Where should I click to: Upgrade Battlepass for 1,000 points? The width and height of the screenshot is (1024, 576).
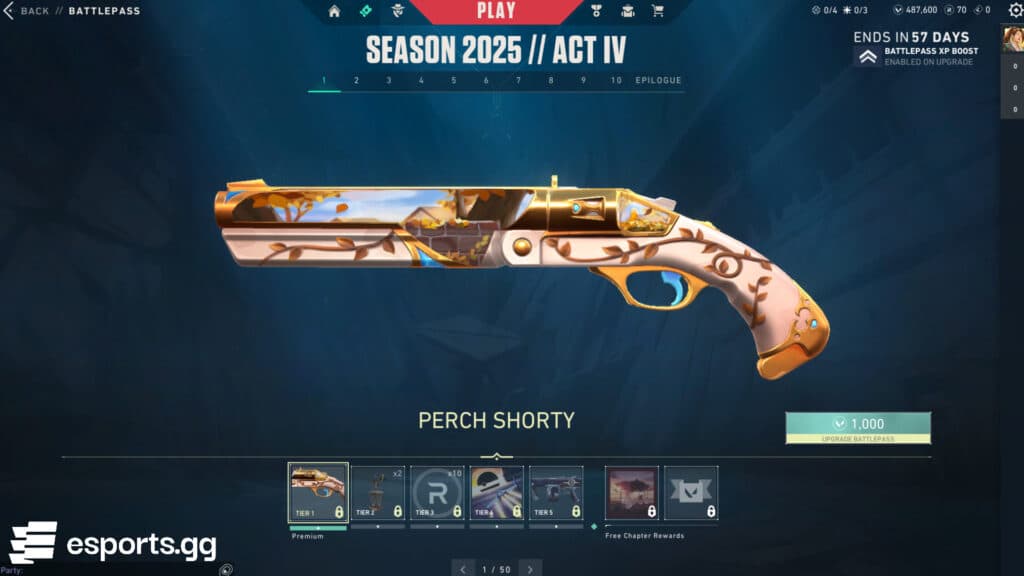click(x=858, y=427)
